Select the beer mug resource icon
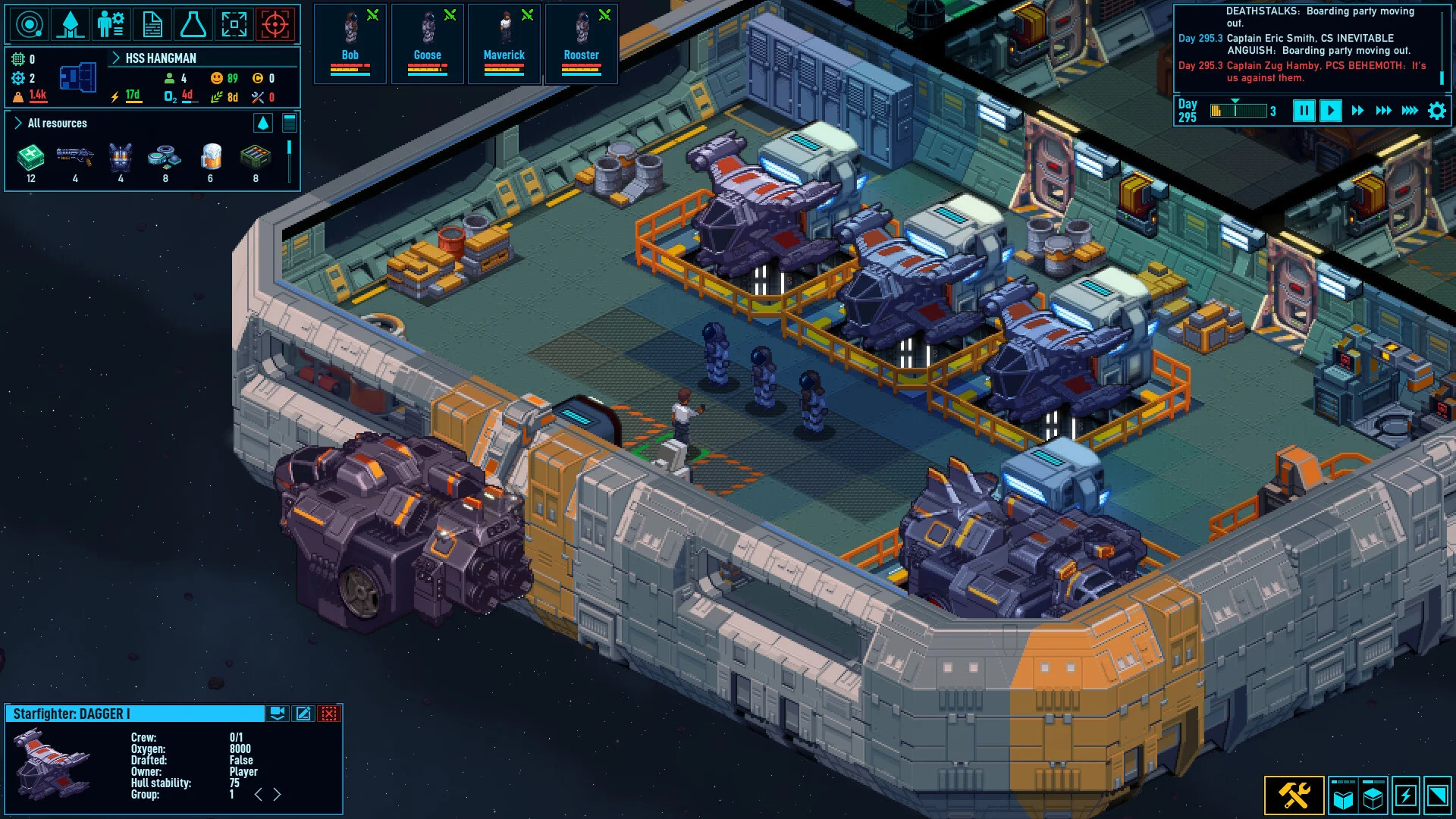 point(211,158)
